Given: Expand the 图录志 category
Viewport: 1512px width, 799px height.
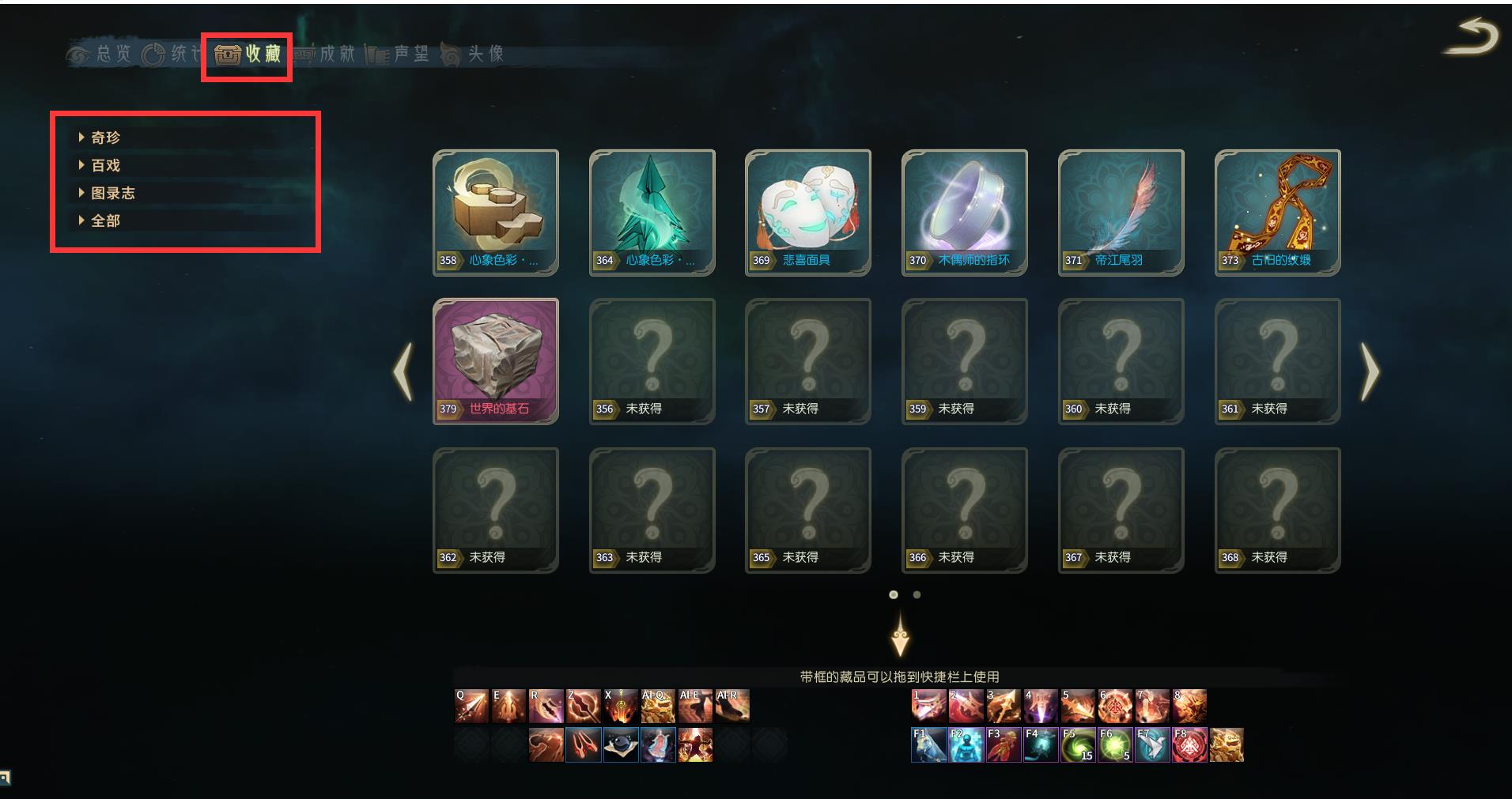Looking at the screenshot, I should coord(112,193).
